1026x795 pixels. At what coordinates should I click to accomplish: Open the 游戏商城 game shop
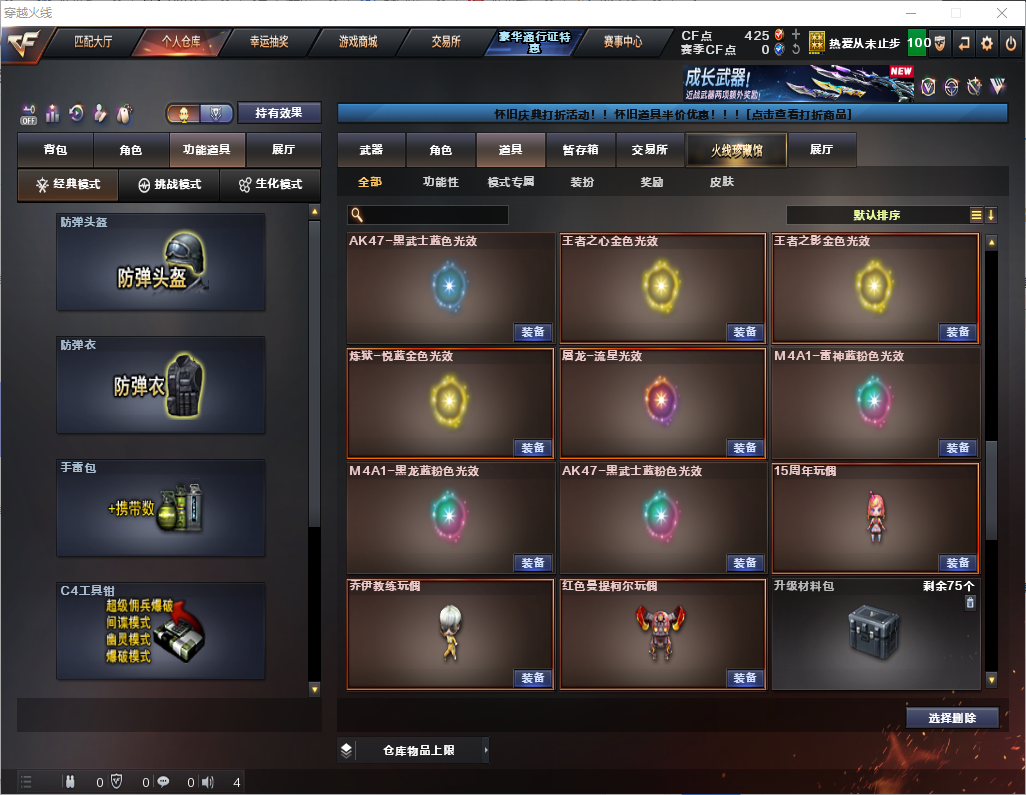358,42
